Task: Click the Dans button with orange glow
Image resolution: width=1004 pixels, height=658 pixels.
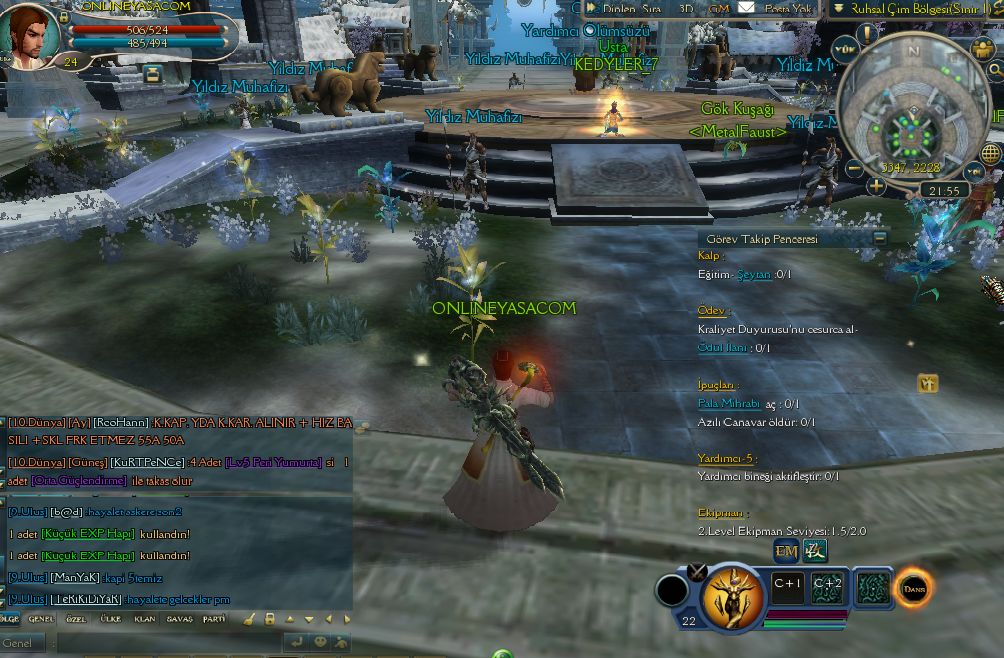Action: pos(914,589)
